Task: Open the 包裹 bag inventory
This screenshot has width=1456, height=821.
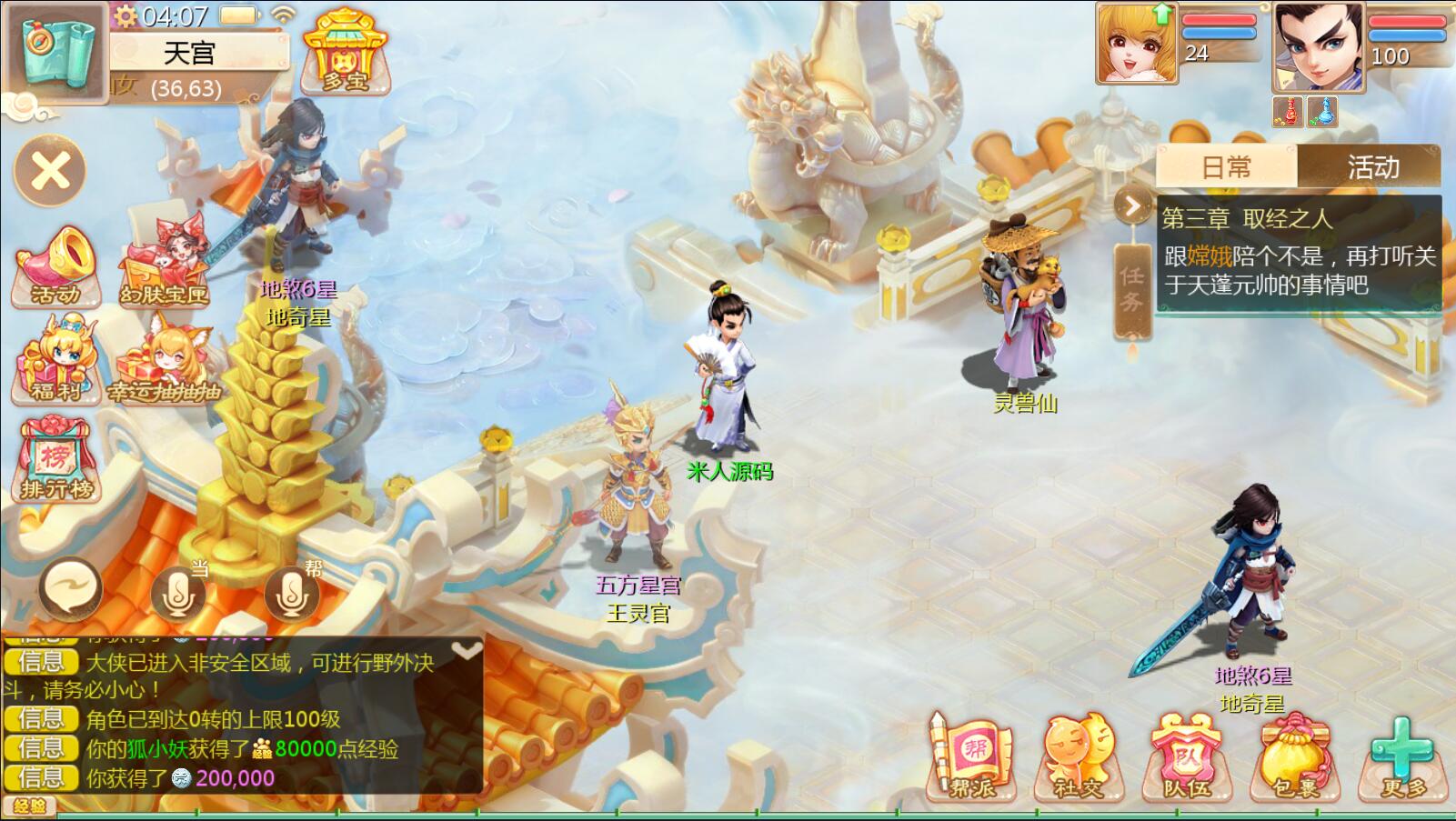Action: coord(1295,758)
